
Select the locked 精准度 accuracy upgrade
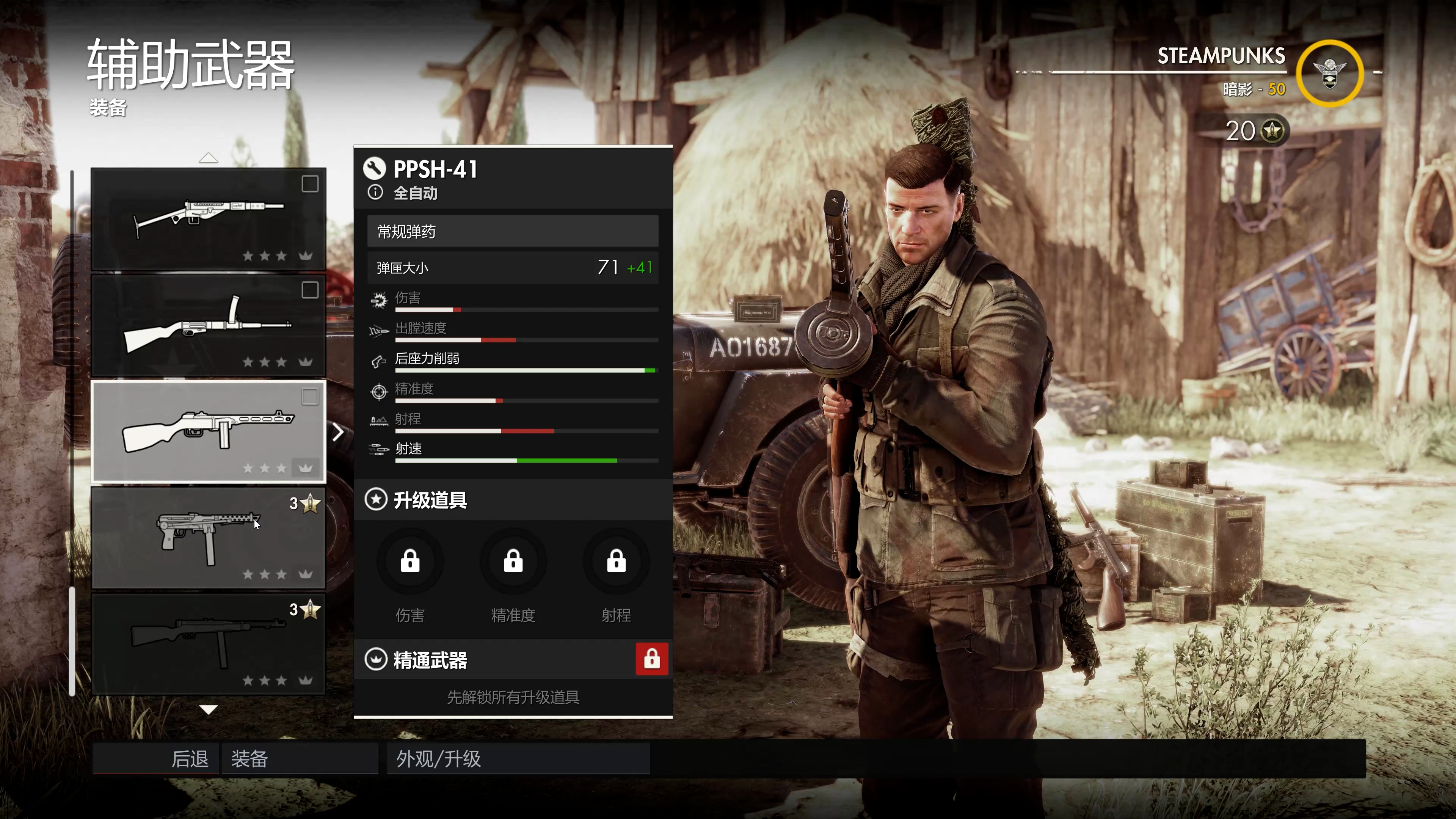[513, 561]
